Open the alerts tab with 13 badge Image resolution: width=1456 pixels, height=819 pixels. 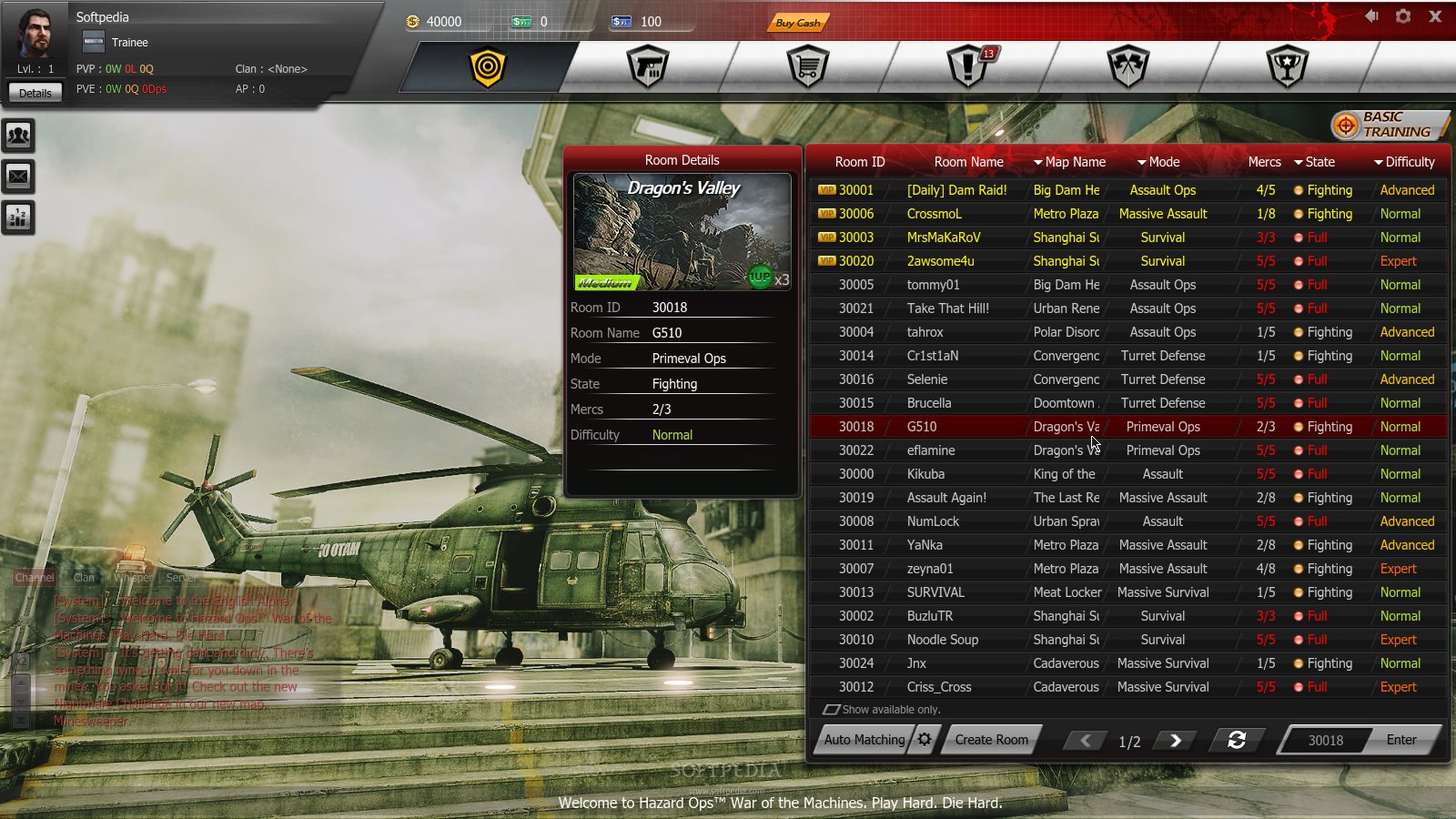point(968,67)
